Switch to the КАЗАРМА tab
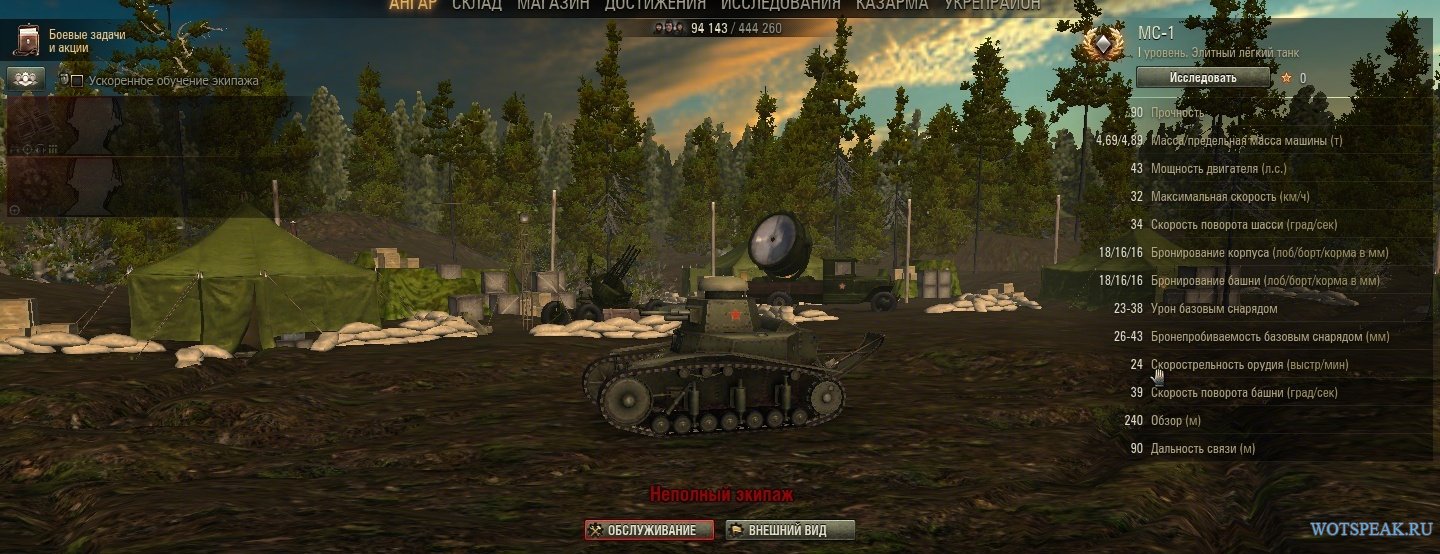The height and width of the screenshot is (554, 1440). coord(894,5)
